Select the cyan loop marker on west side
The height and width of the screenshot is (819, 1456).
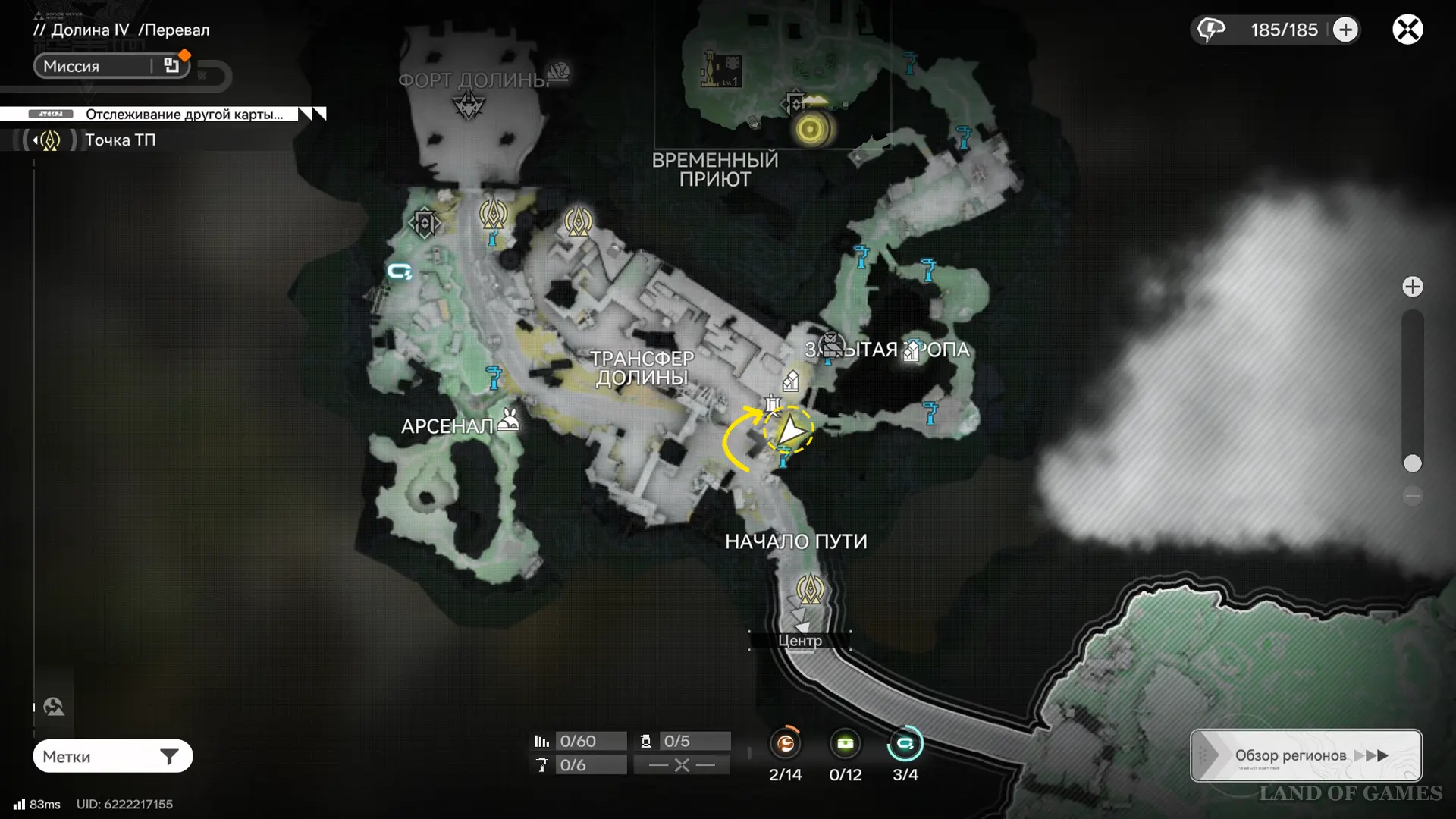[400, 271]
